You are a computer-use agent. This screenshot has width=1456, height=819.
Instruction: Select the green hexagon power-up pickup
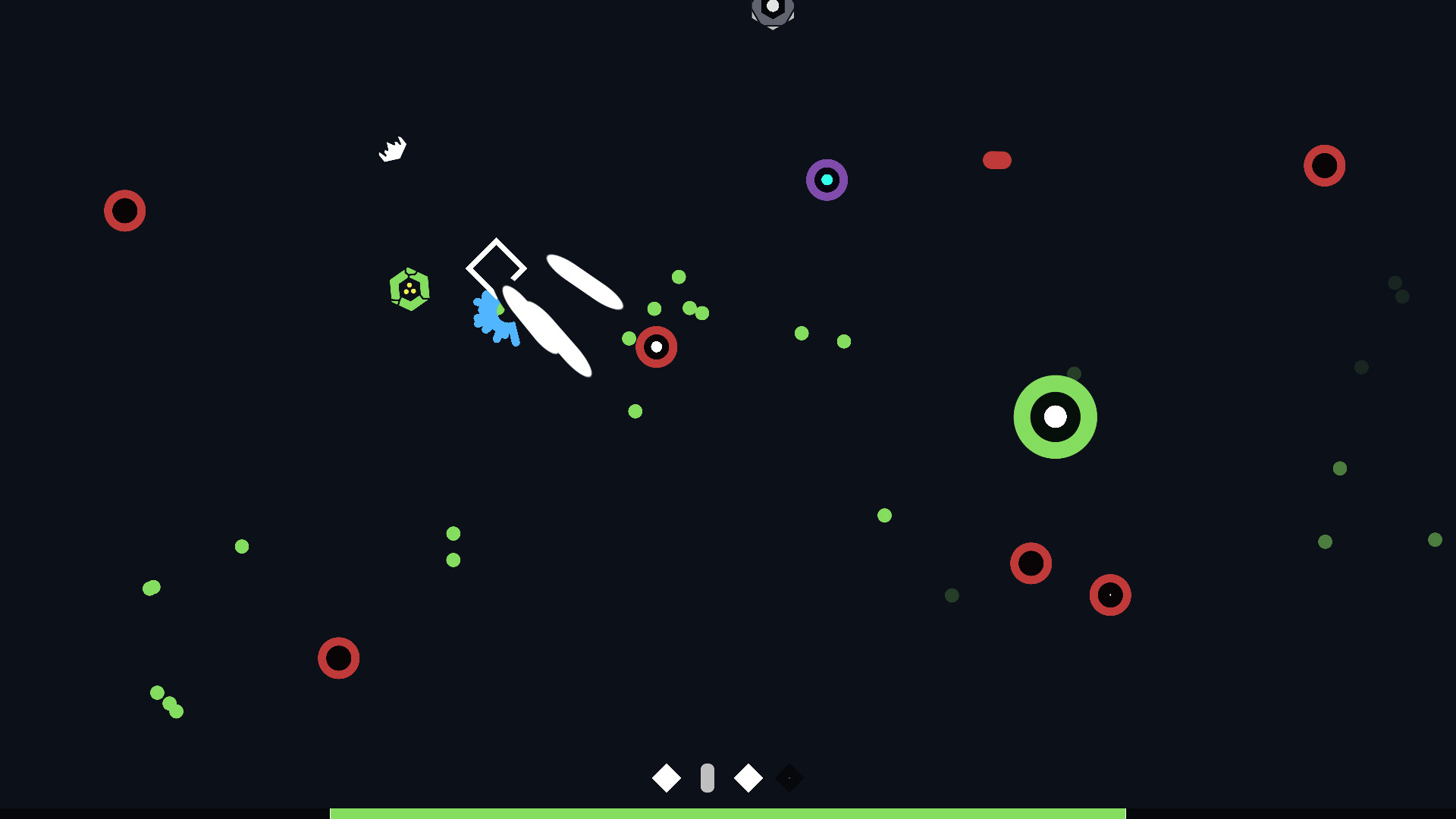(410, 290)
